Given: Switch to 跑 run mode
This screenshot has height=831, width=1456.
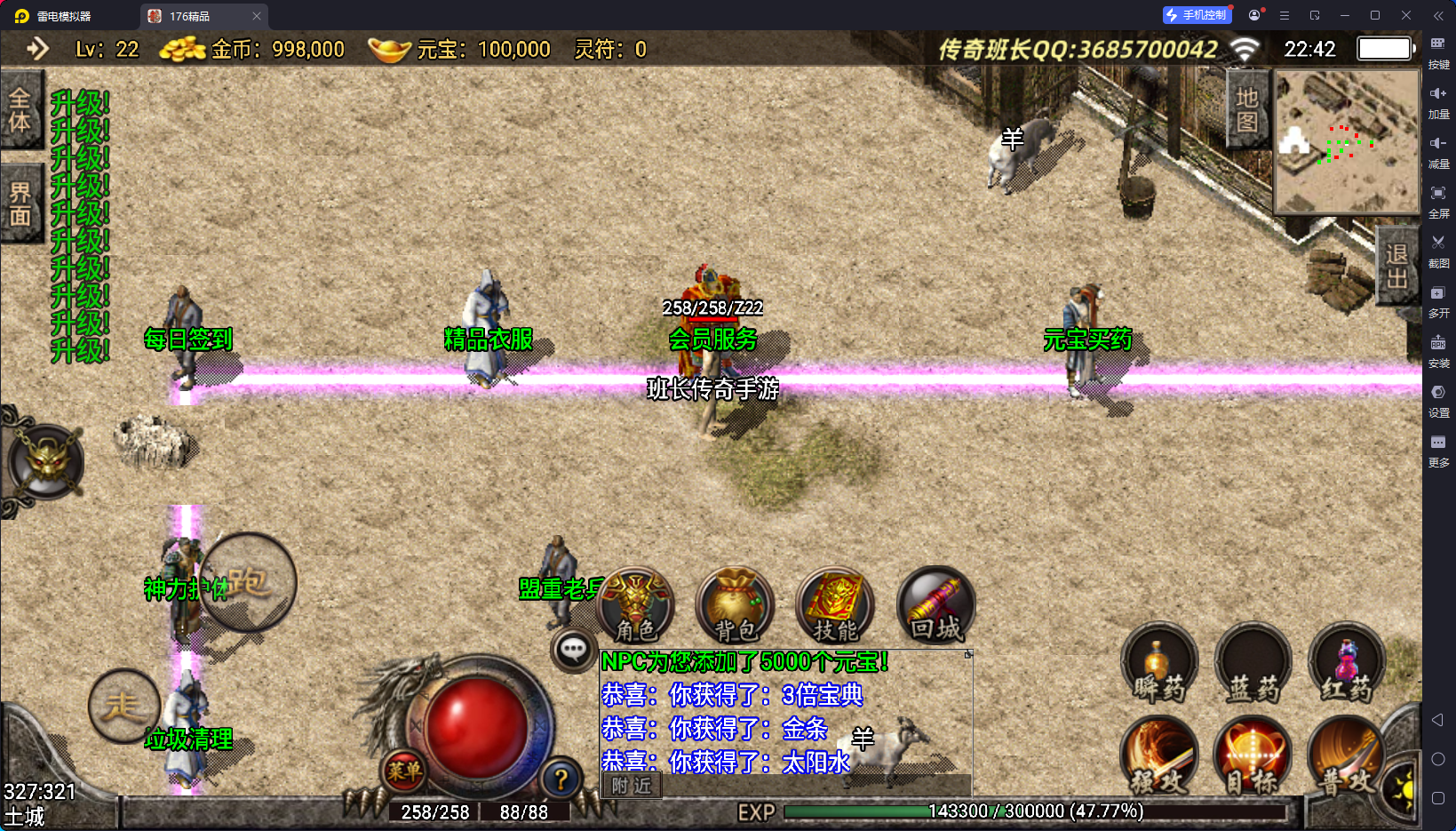Looking at the screenshot, I should (x=248, y=582).
